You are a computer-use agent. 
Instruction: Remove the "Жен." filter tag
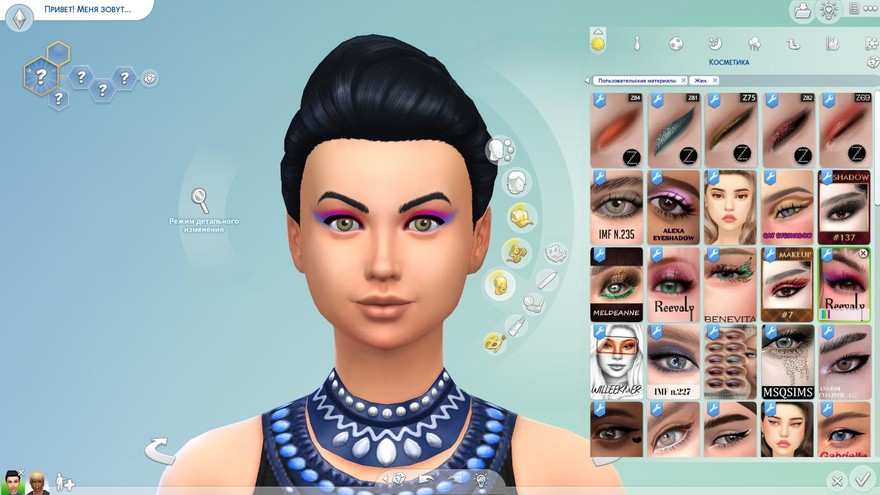[717, 80]
